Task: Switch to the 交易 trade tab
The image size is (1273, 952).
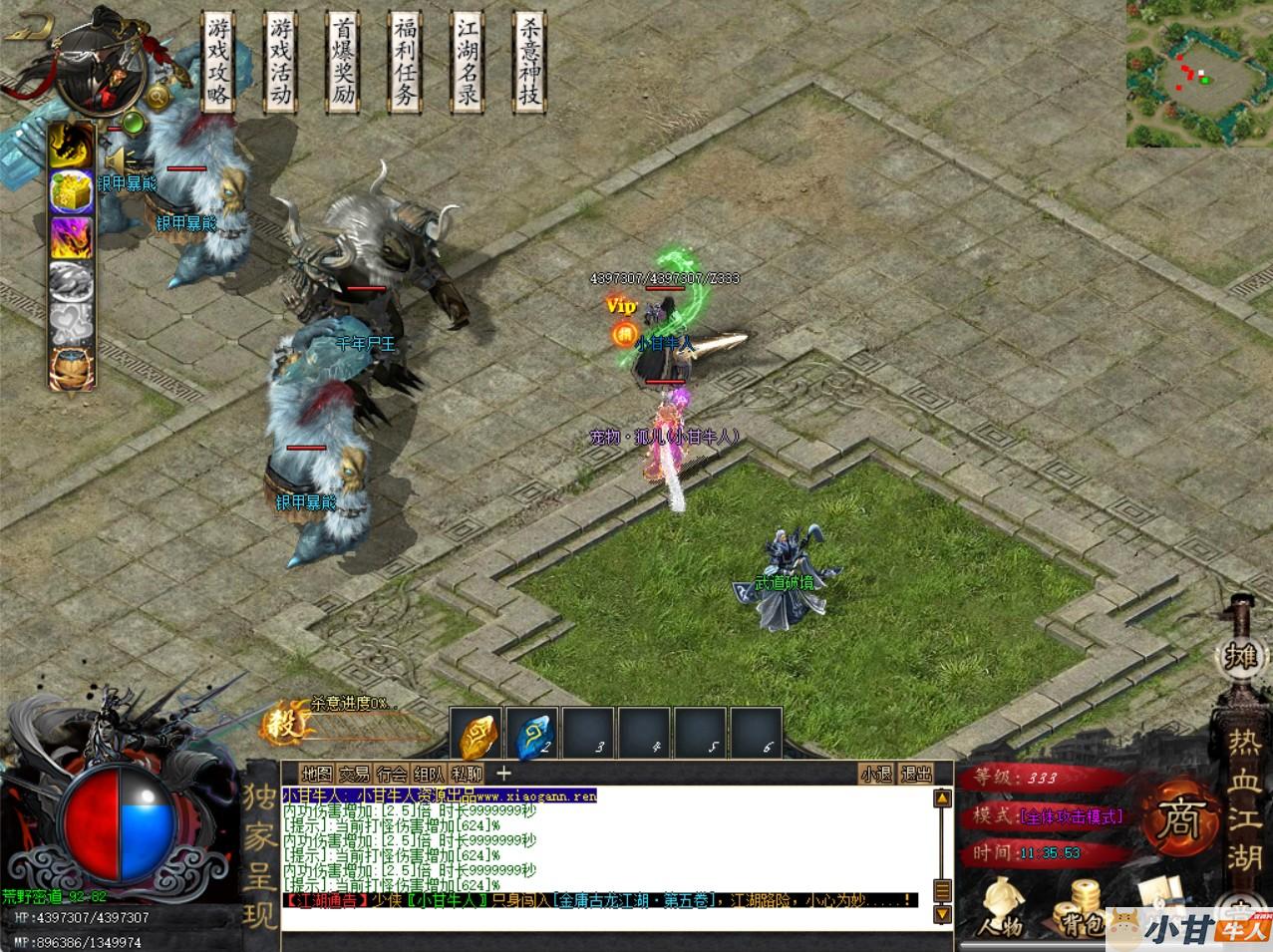Action: click(354, 774)
